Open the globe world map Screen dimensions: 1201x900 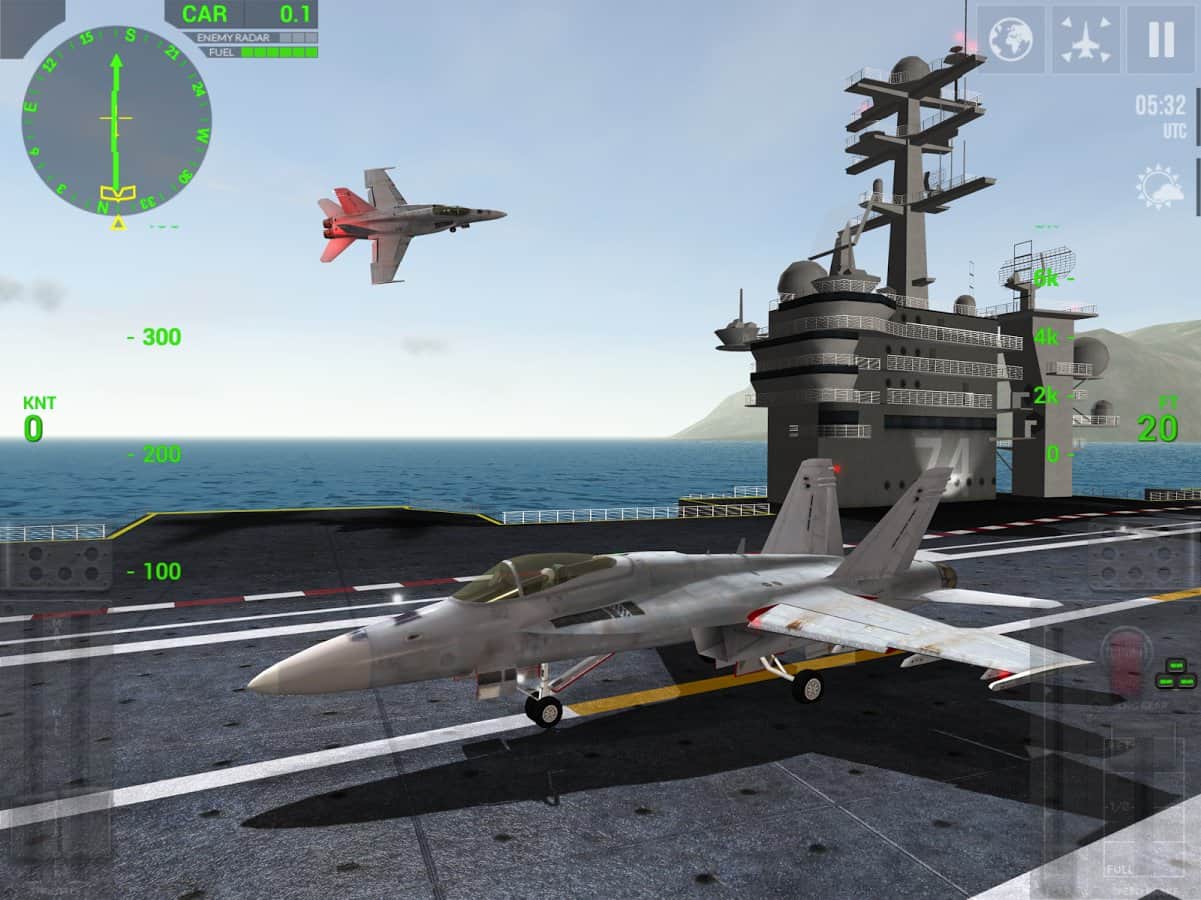(x=1010, y=39)
